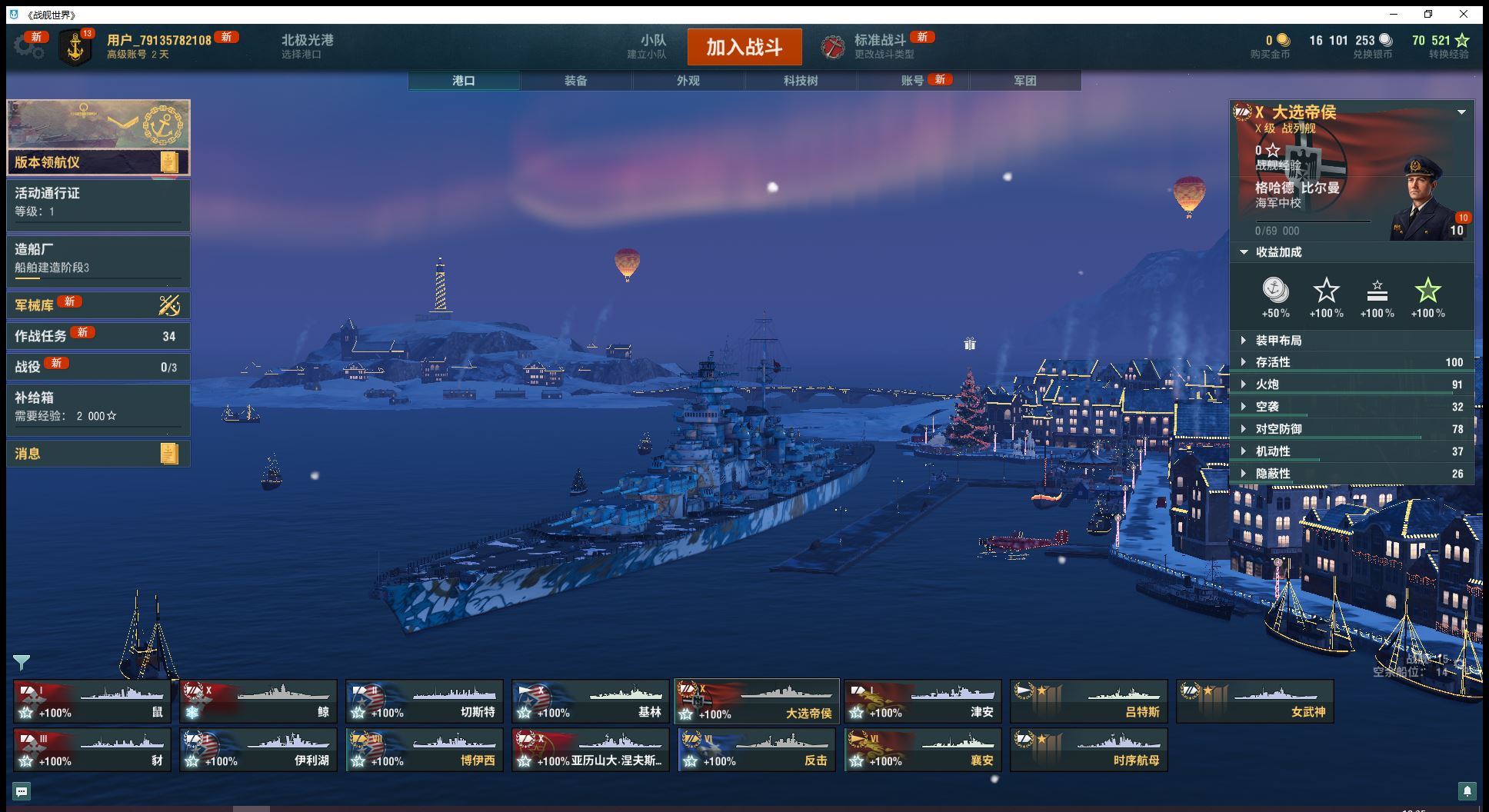Select the 基林 ship in carousel
This screenshot has height=812, width=1489.
pyautogui.click(x=590, y=701)
